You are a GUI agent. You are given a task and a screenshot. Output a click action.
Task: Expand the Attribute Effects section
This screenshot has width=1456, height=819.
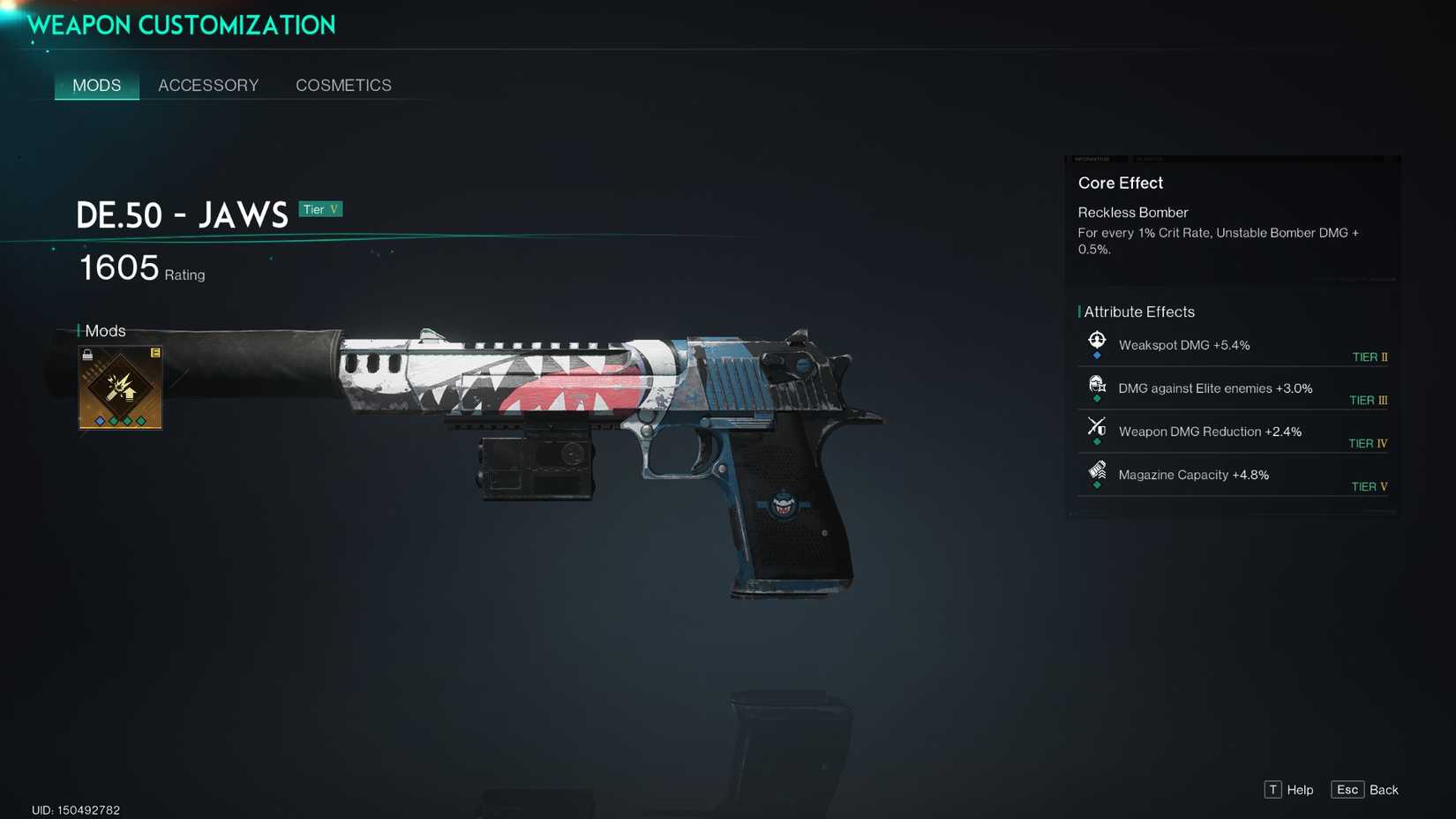pos(1142,312)
